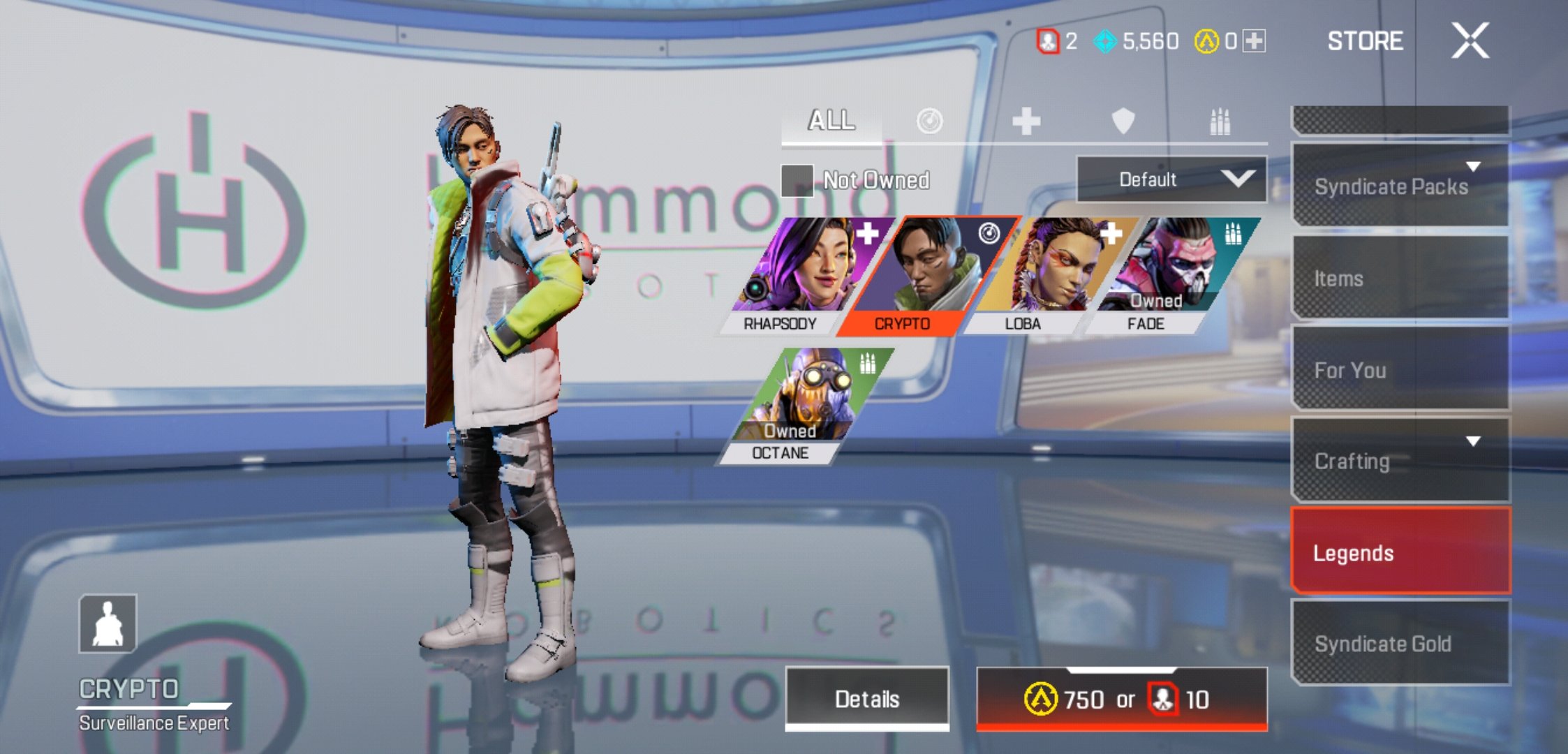Click the Details button for Crypto
1568x754 pixels.
click(x=868, y=697)
